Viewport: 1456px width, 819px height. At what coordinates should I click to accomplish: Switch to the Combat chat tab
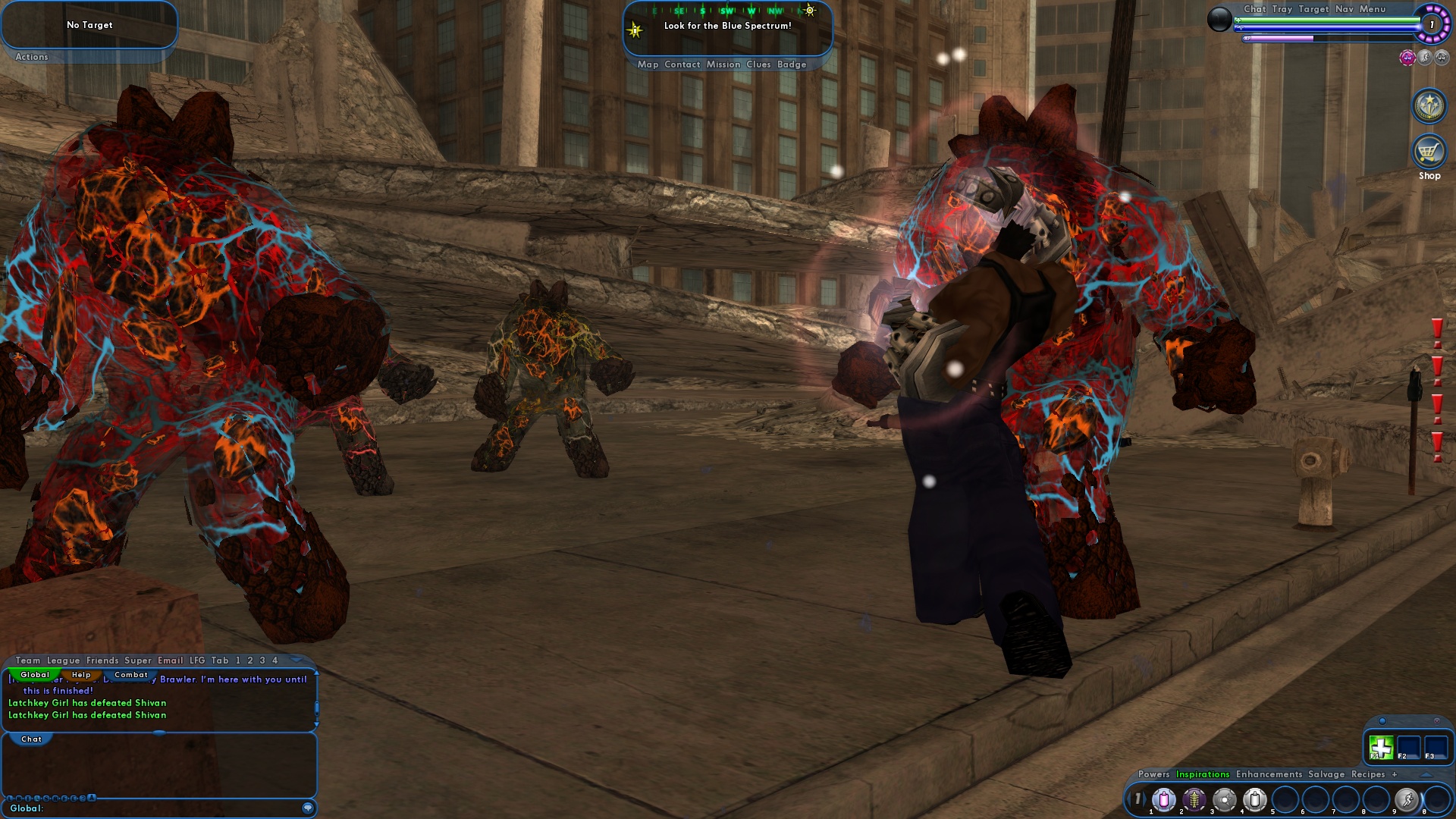point(130,675)
